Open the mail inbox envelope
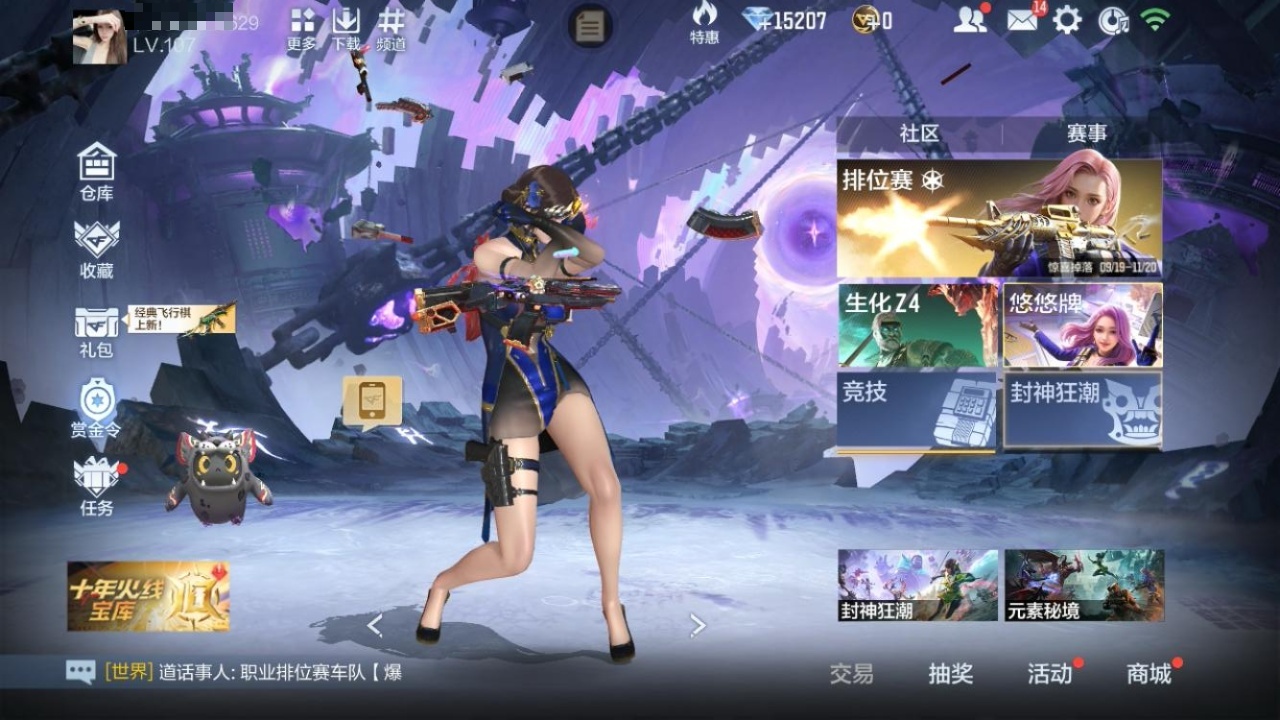The image size is (1280, 720). [x=1022, y=20]
